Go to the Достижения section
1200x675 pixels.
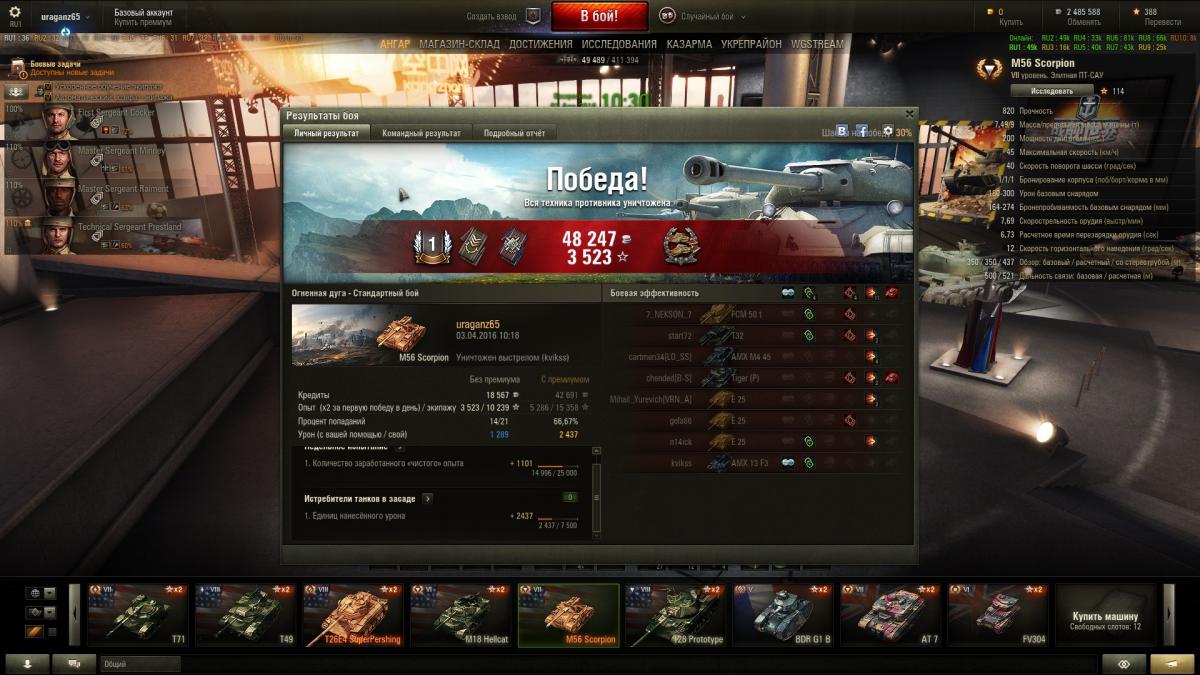pyautogui.click(x=540, y=44)
